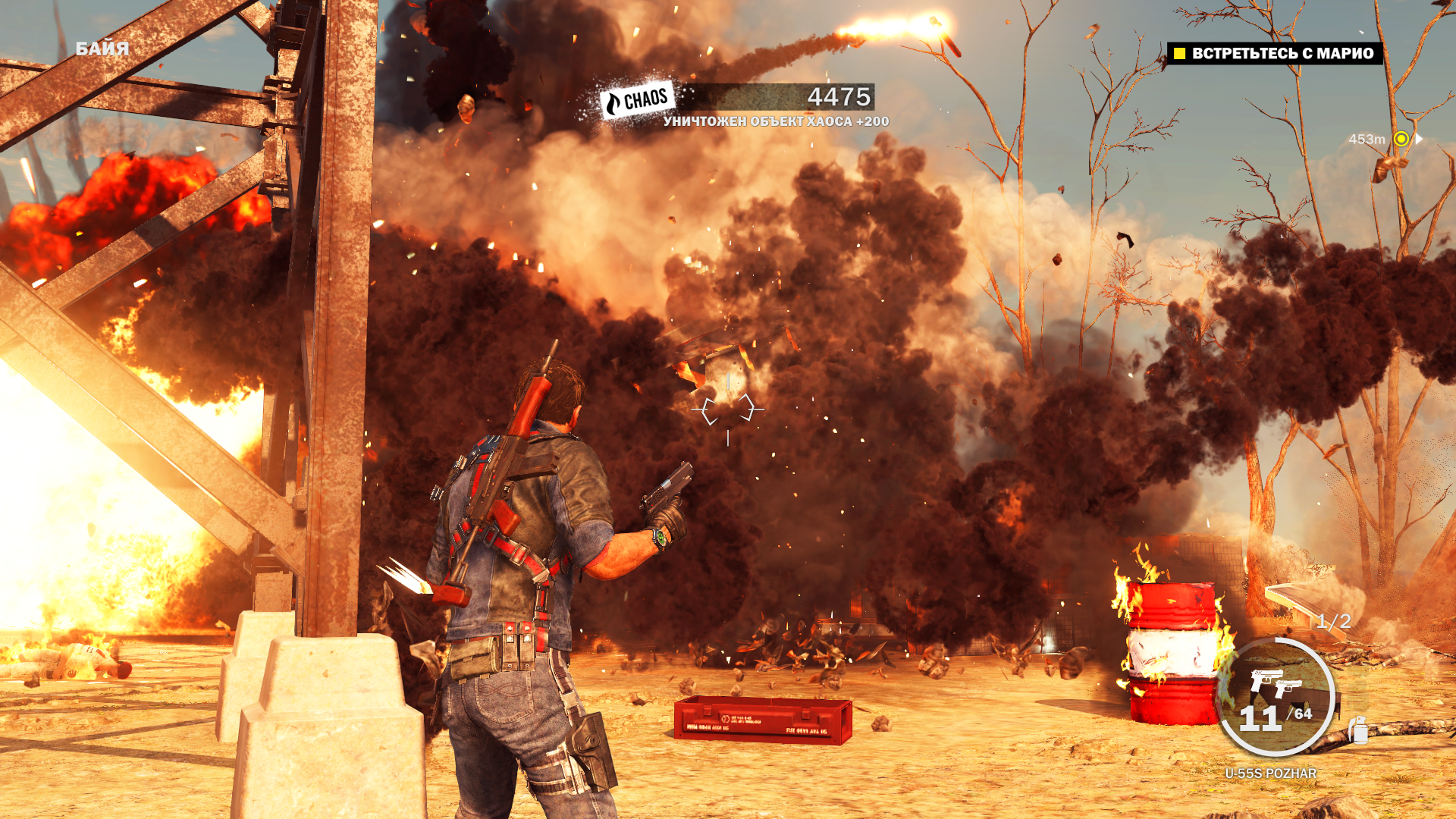Click the yellow waypoint distance marker
The image size is (1456, 819).
click(1401, 139)
